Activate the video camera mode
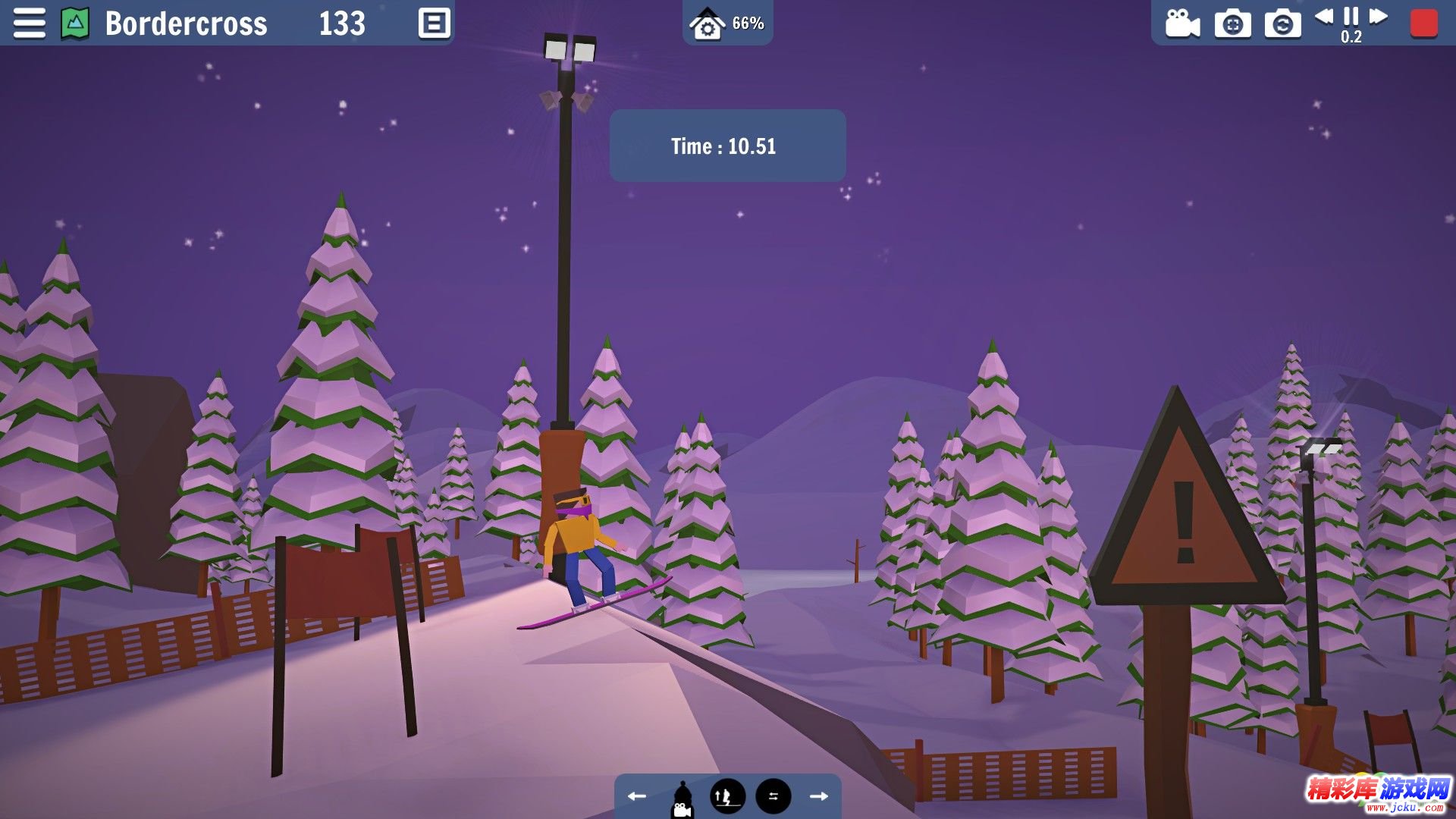This screenshot has width=1456, height=819. [1182, 24]
